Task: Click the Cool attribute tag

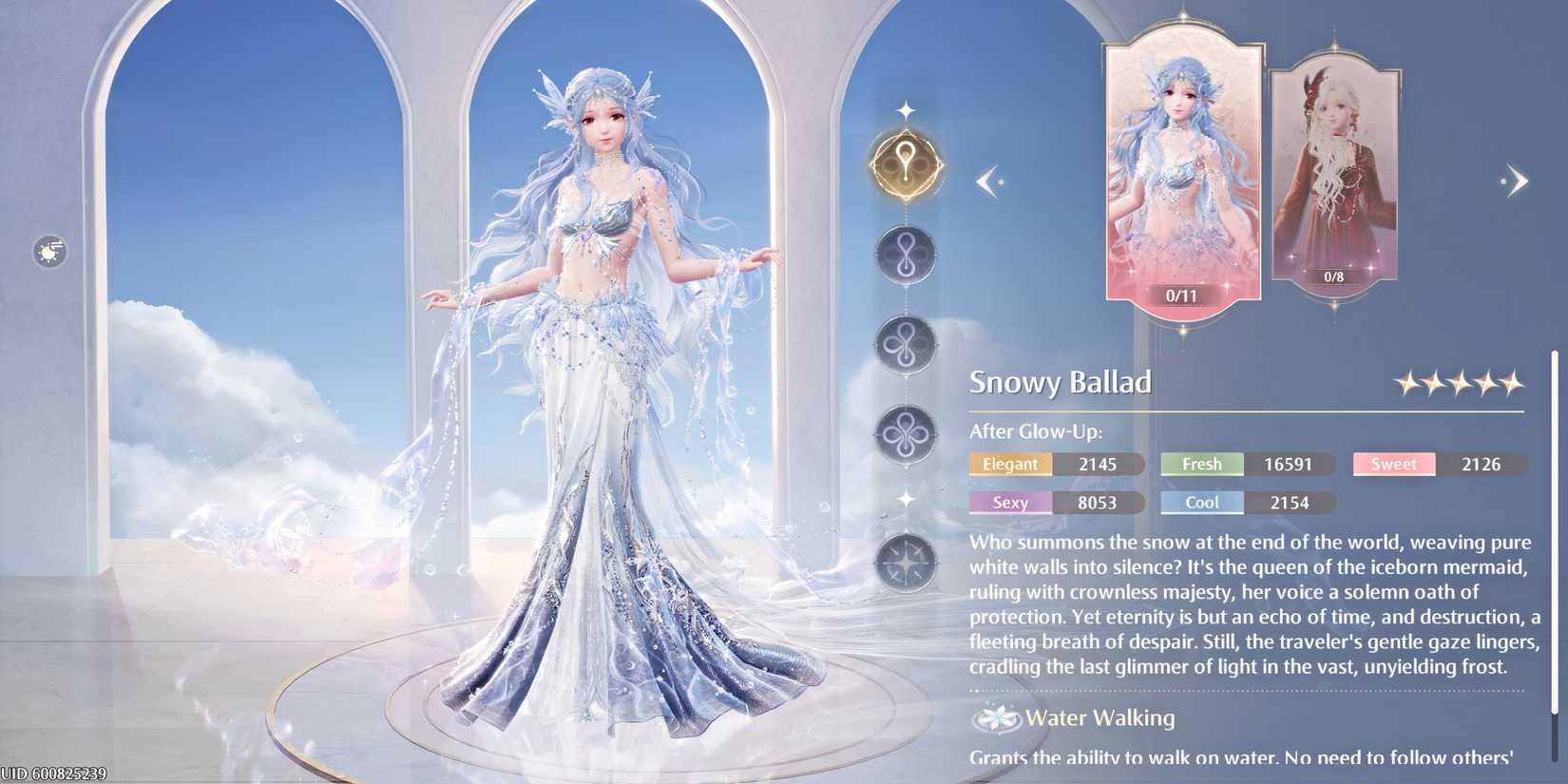Action: [1201, 503]
